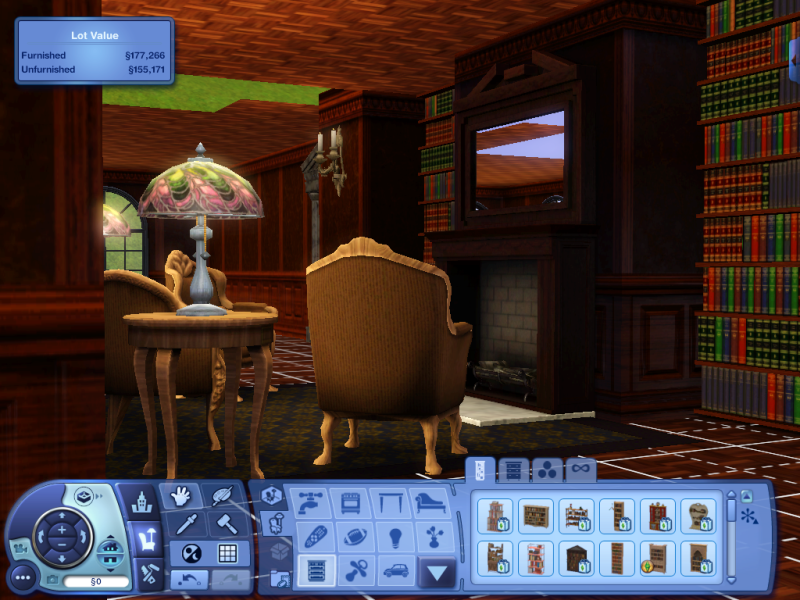The height and width of the screenshot is (600, 800).
Task: Open the infinity symbol tab
Action: tap(580, 469)
